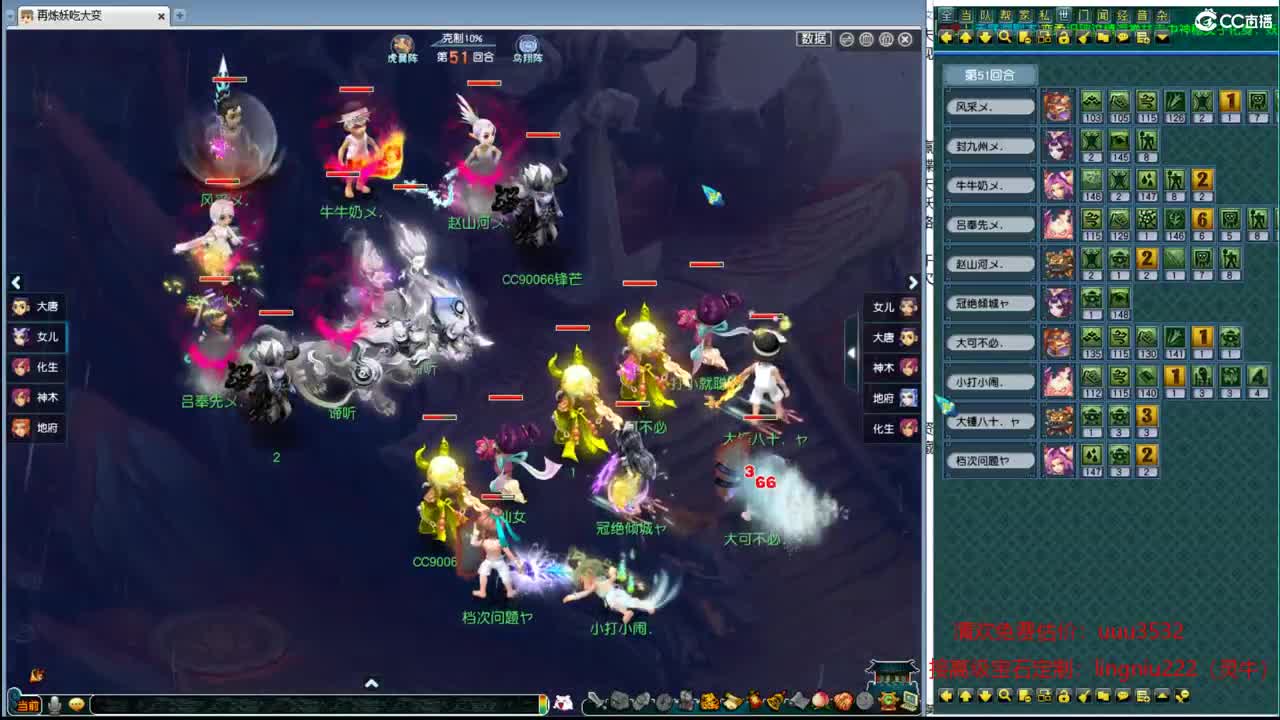The width and height of the screenshot is (1280, 720).
Task: Click the left chevron to show more factions
Action: click(x=16, y=283)
